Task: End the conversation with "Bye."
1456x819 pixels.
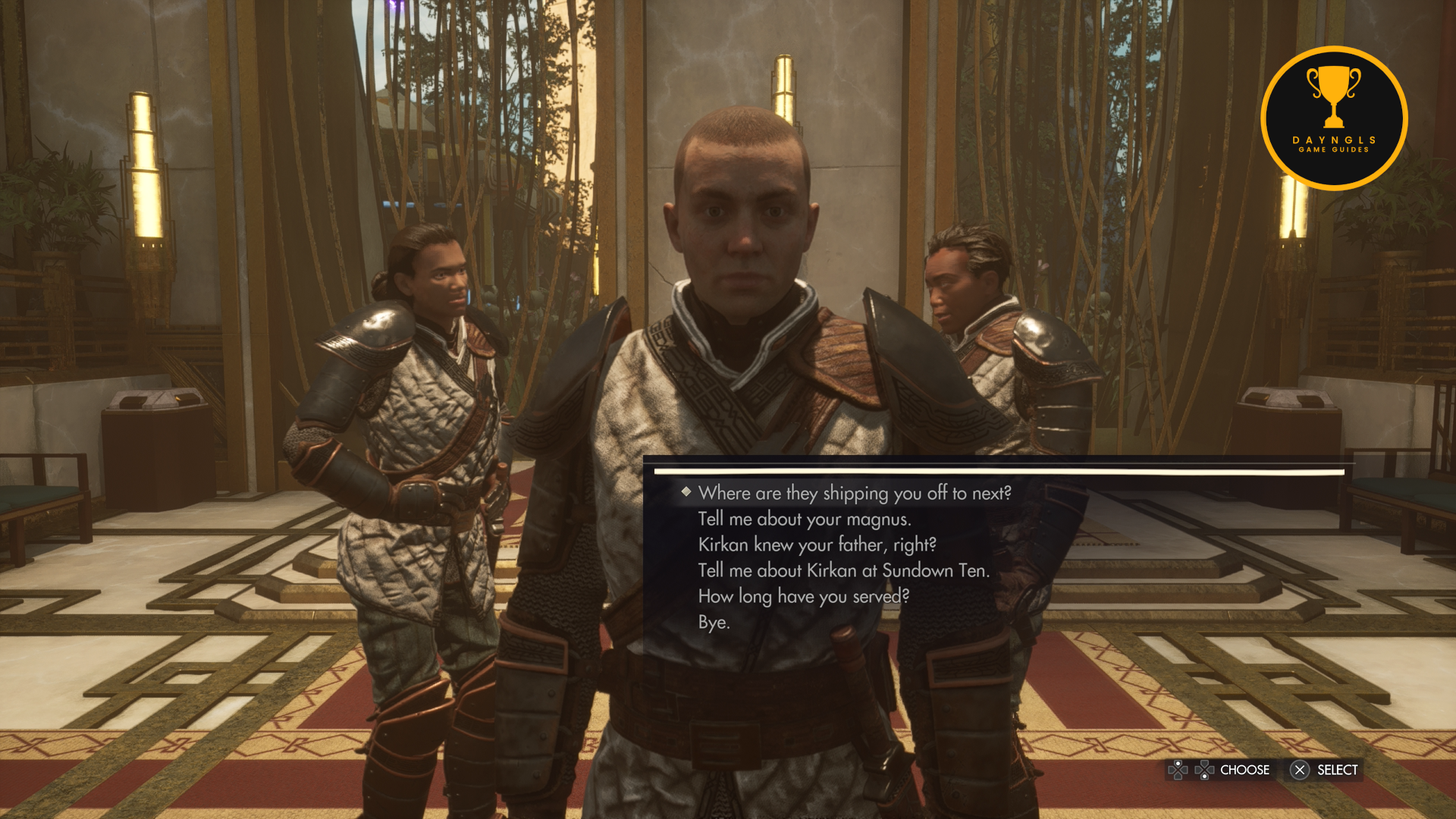Action: pos(714,623)
